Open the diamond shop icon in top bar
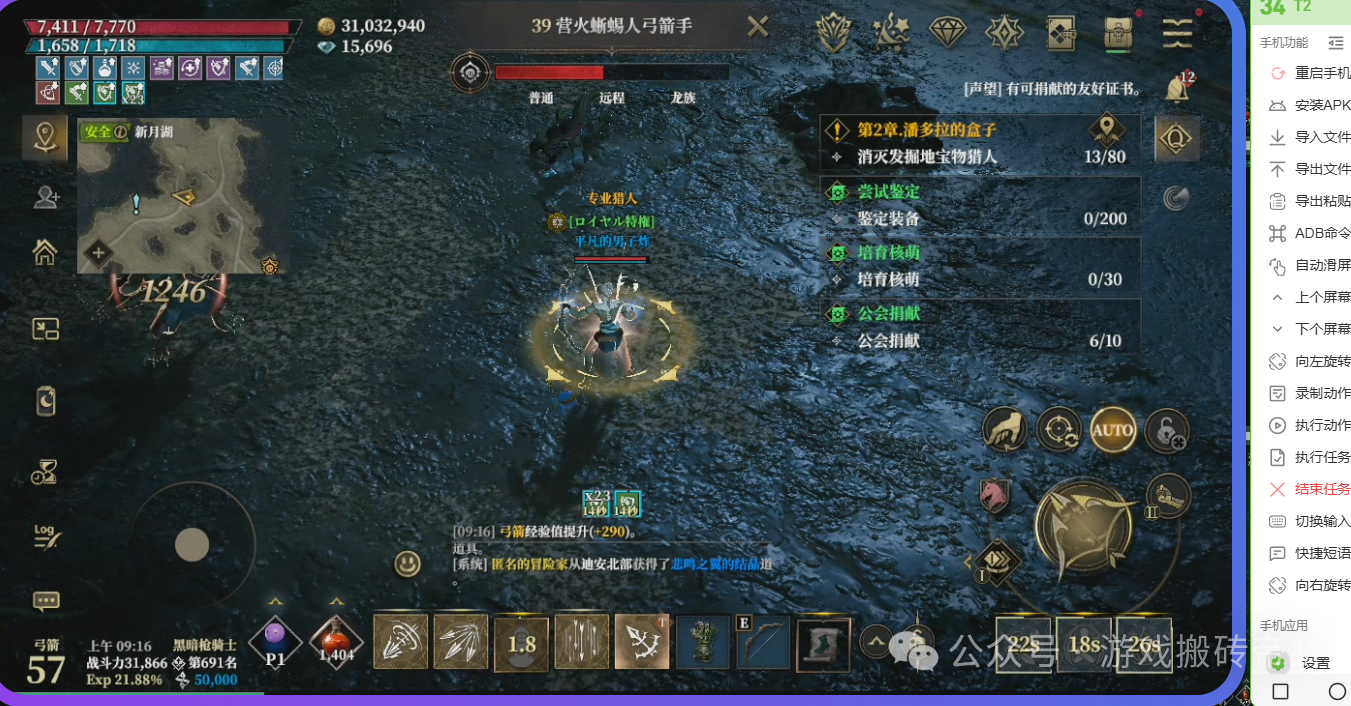Image resolution: width=1351 pixels, height=706 pixels. pos(947,33)
